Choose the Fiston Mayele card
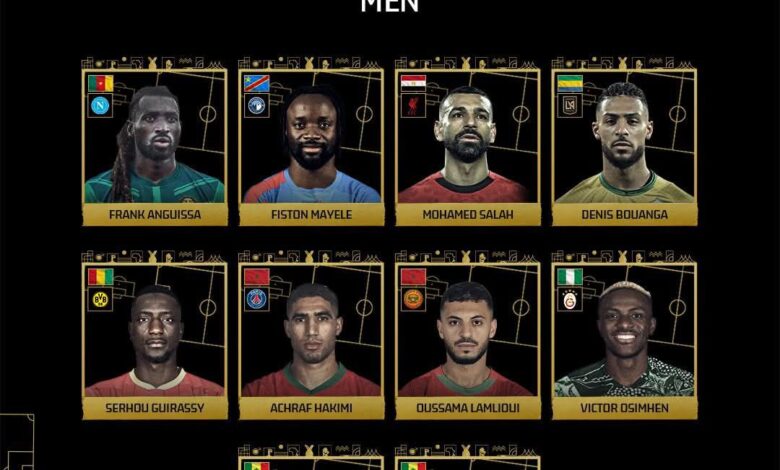The width and height of the screenshot is (780, 470). coord(311,146)
